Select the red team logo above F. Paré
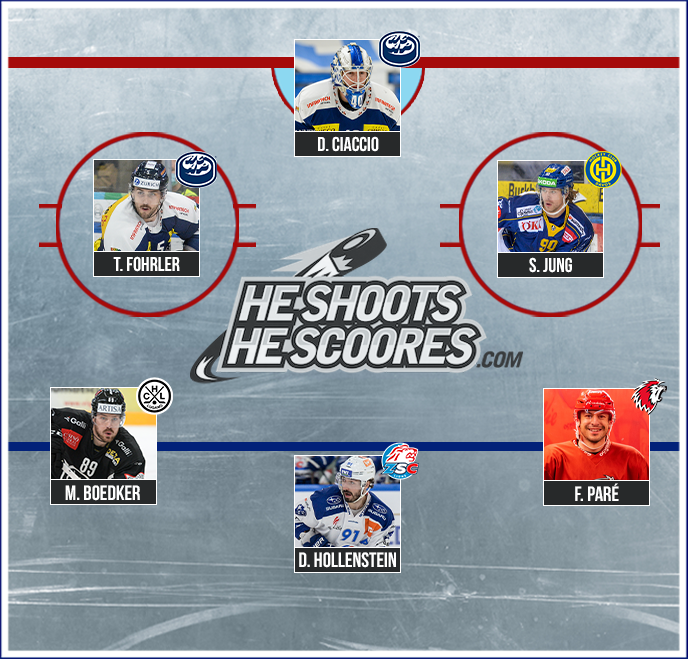This screenshot has height=659, width=688. (x=650, y=396)
